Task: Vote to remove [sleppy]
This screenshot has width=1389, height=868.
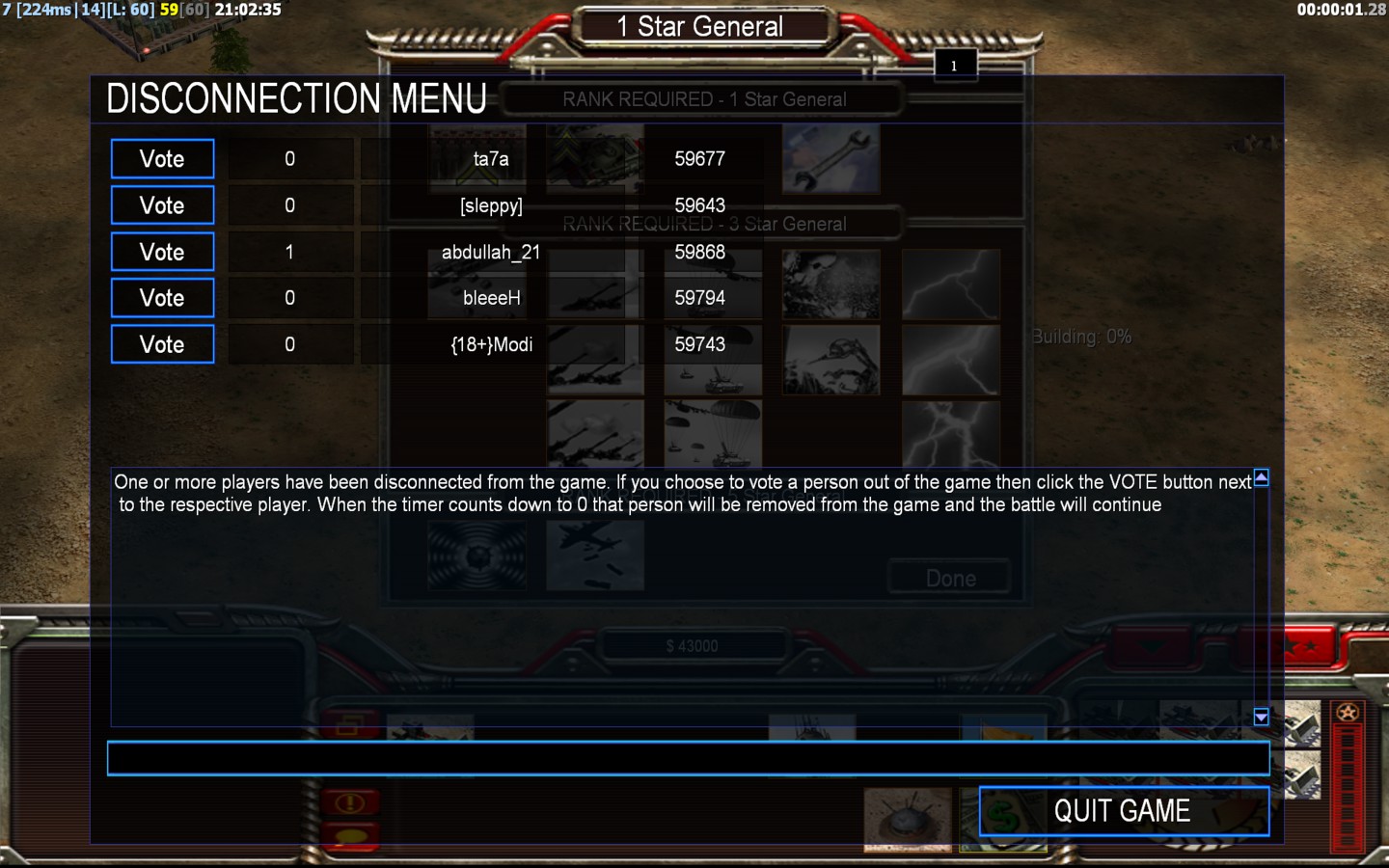Action: 162,205
